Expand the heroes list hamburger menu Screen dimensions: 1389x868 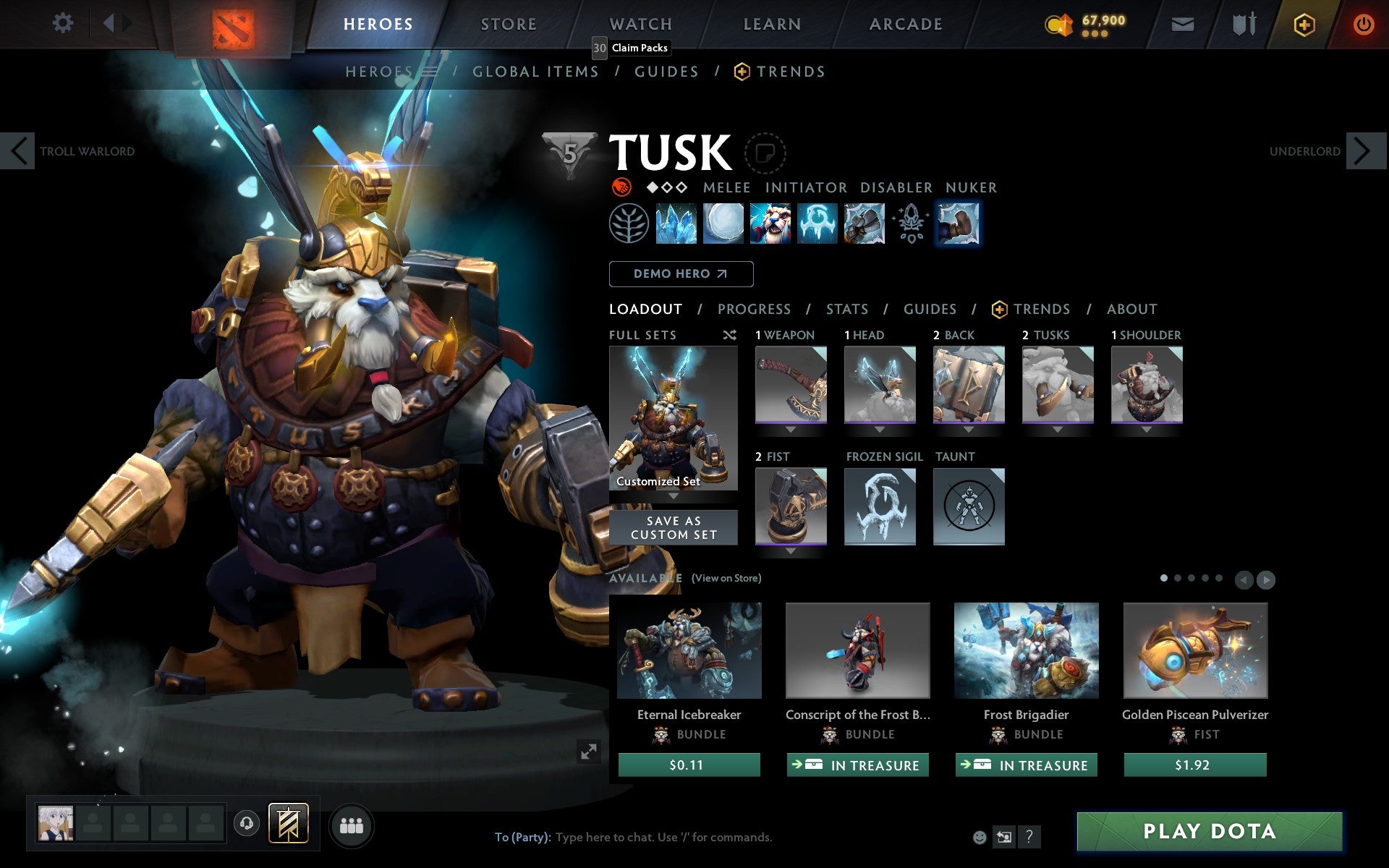click(x=429, y=71)
